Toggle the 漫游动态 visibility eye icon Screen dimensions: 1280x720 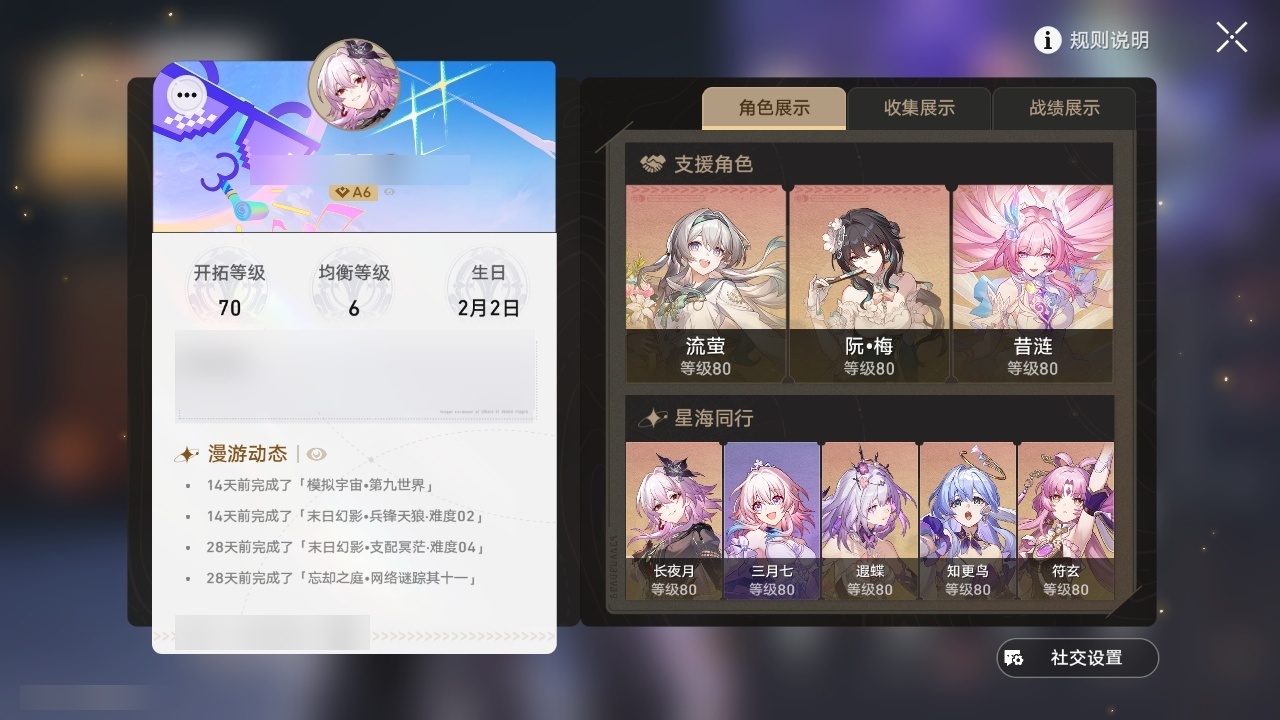tap(315, 454)
